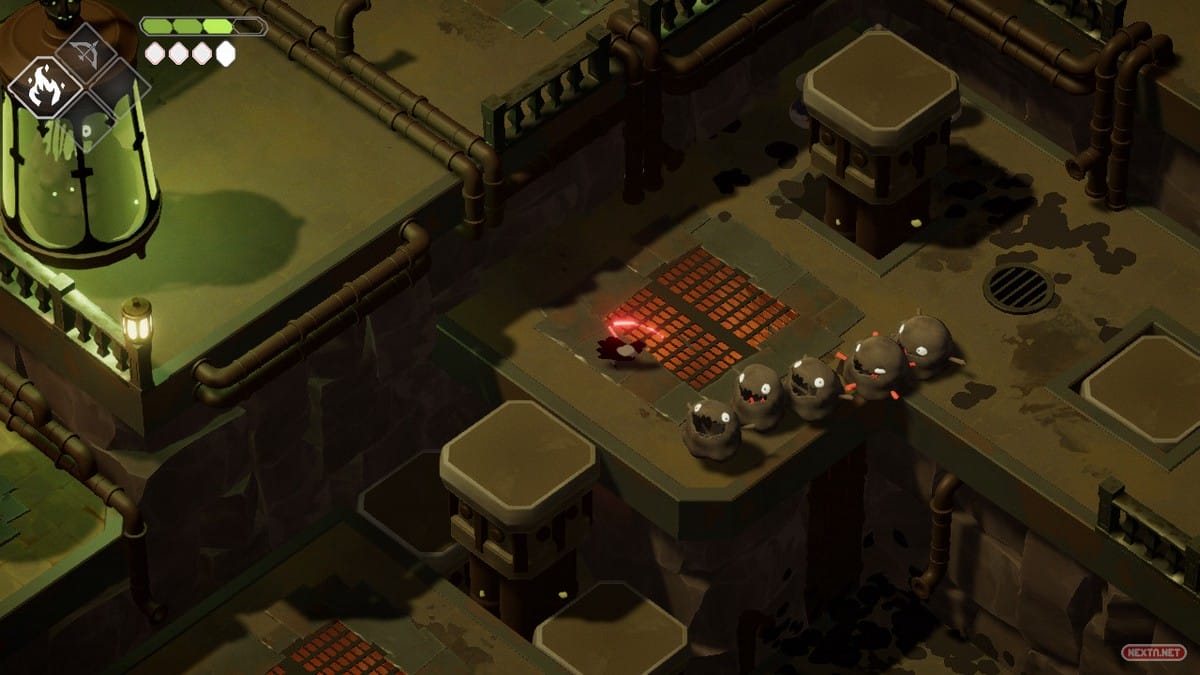Switch to the bow and arrow ability
Image resolution: width=1200 pixels, height=675 pixels.
click(x=85, y=52)
